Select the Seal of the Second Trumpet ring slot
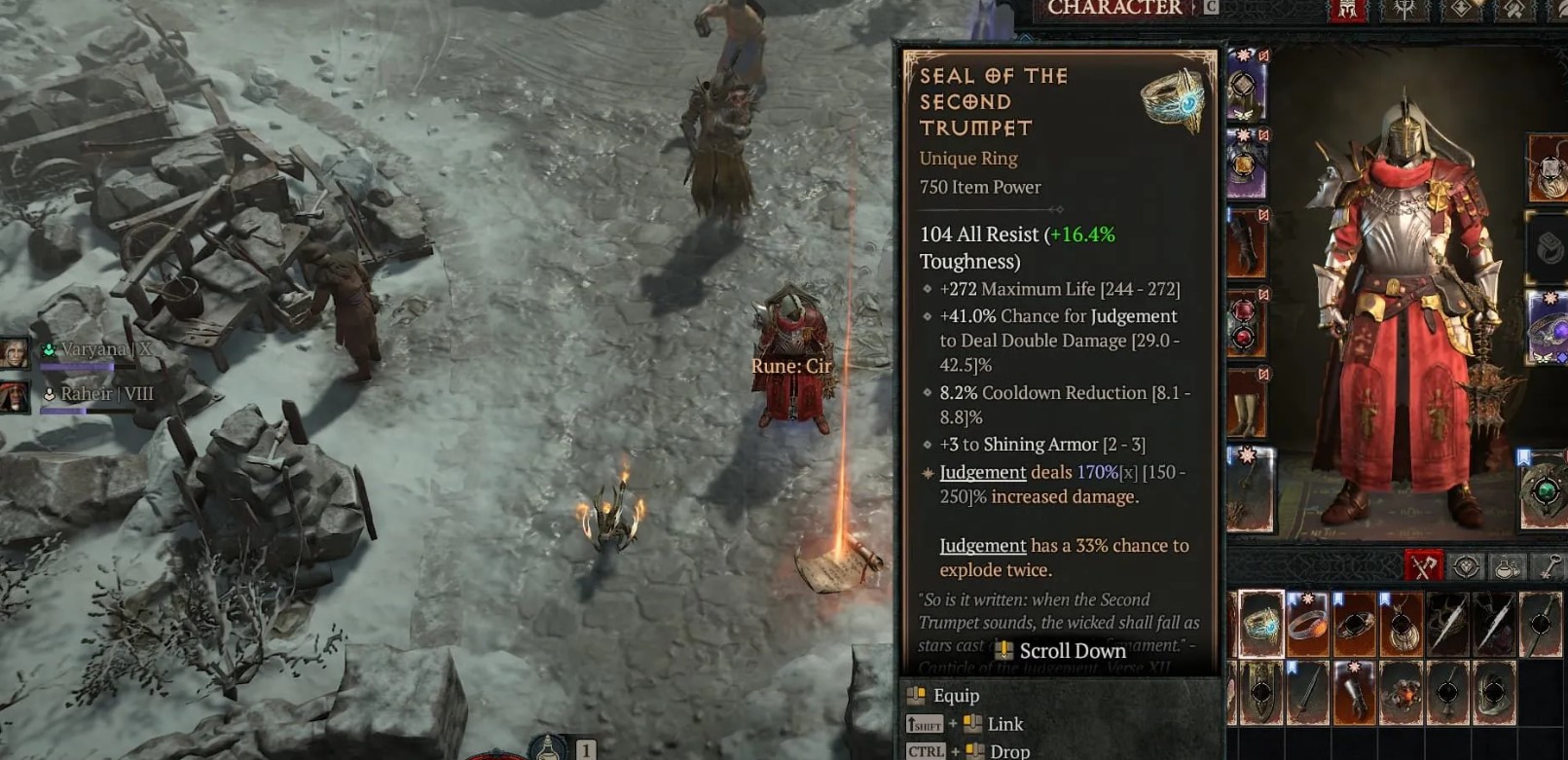The width and height of the screenshot is (1568, 760). click(1261, 623)
